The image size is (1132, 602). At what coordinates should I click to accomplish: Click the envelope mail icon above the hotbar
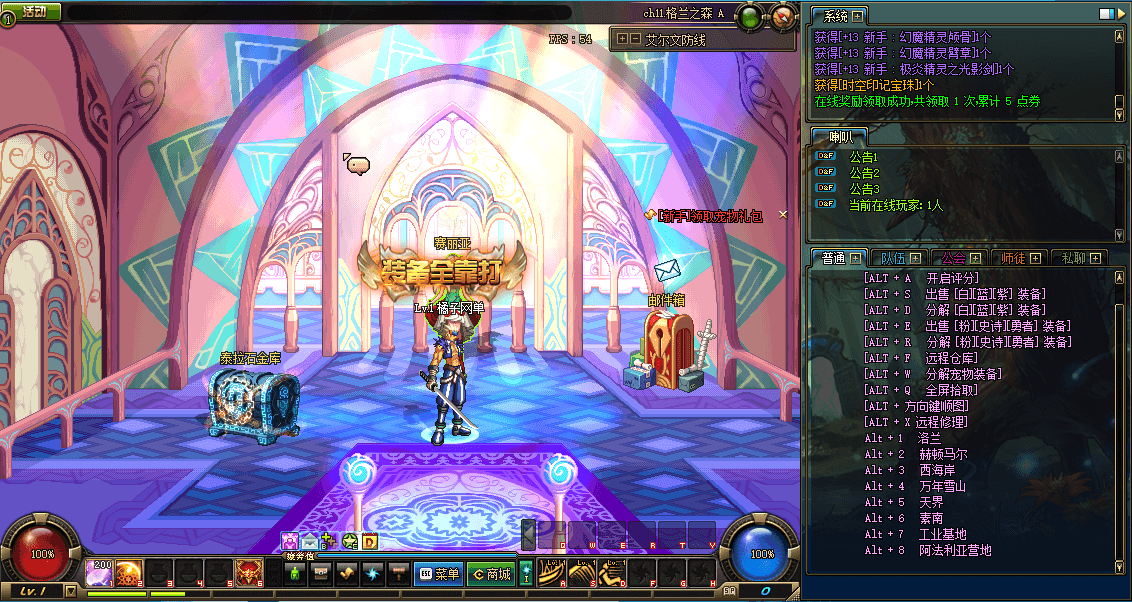(x=309, y=542)
